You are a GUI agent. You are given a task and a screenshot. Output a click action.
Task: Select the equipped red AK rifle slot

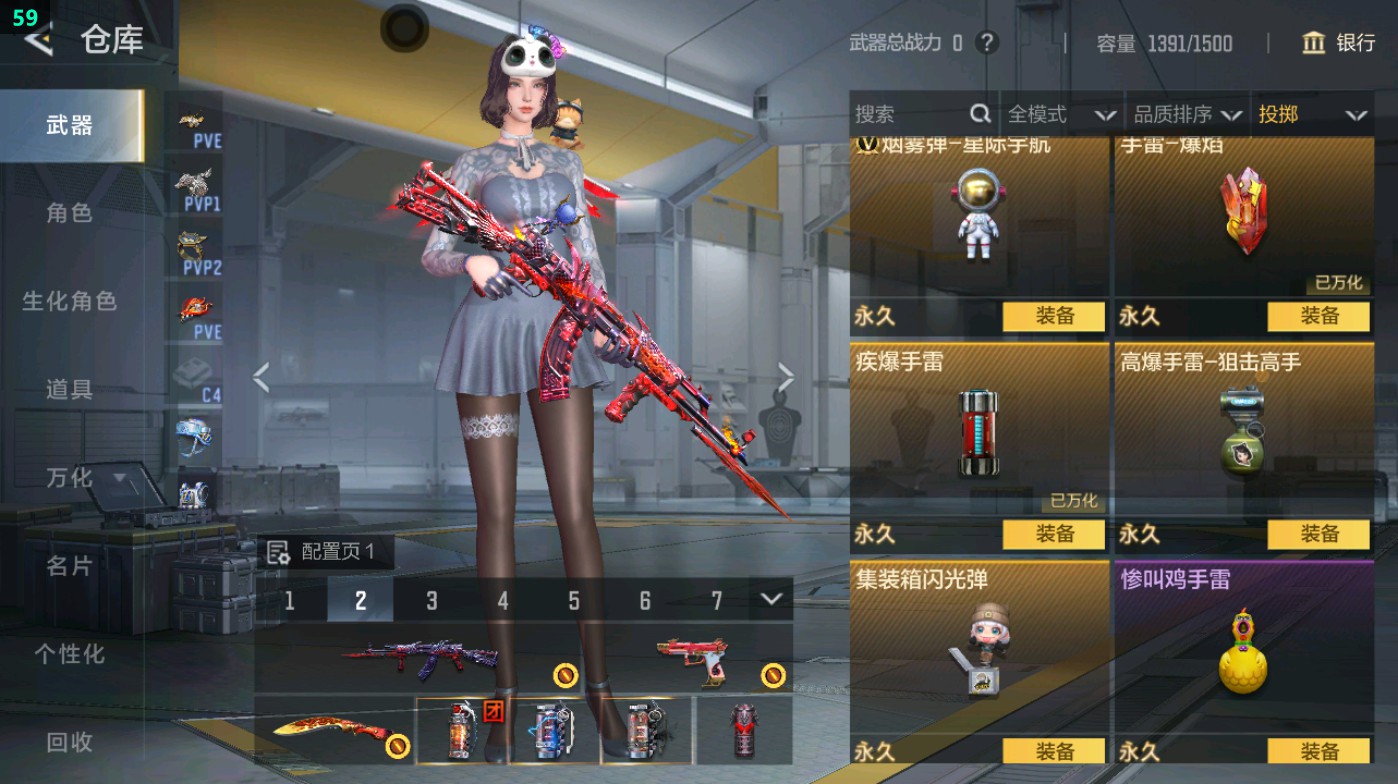pos(420,658)
